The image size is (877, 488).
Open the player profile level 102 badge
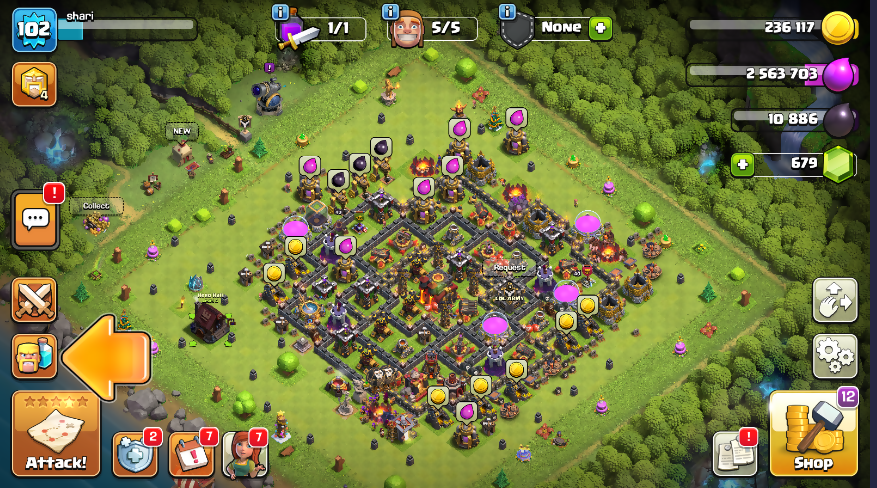pos(33,30)
